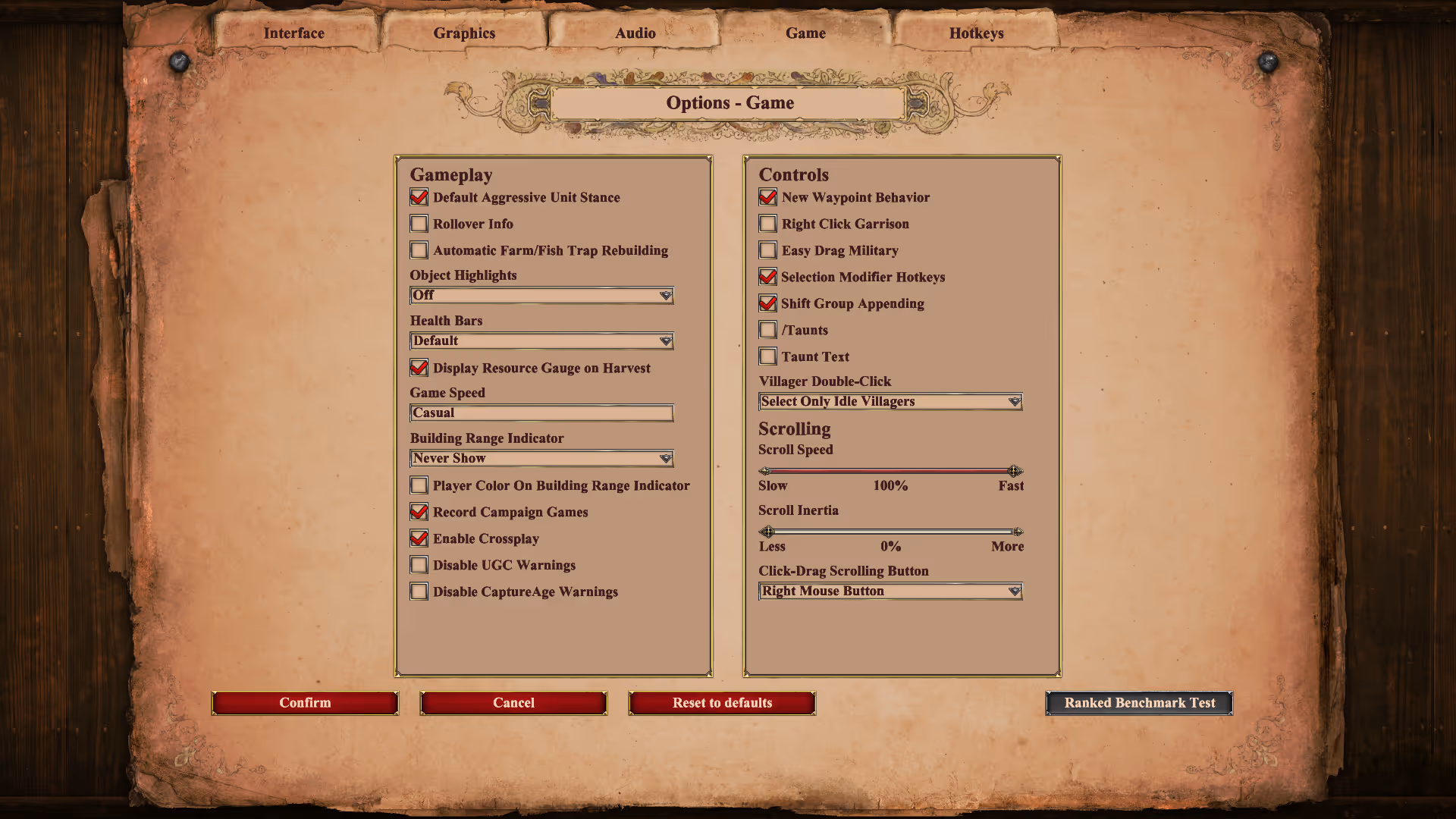Tick the Right Click Garrison checkbox
The image size is (1456, 819).
click(767, 224)
